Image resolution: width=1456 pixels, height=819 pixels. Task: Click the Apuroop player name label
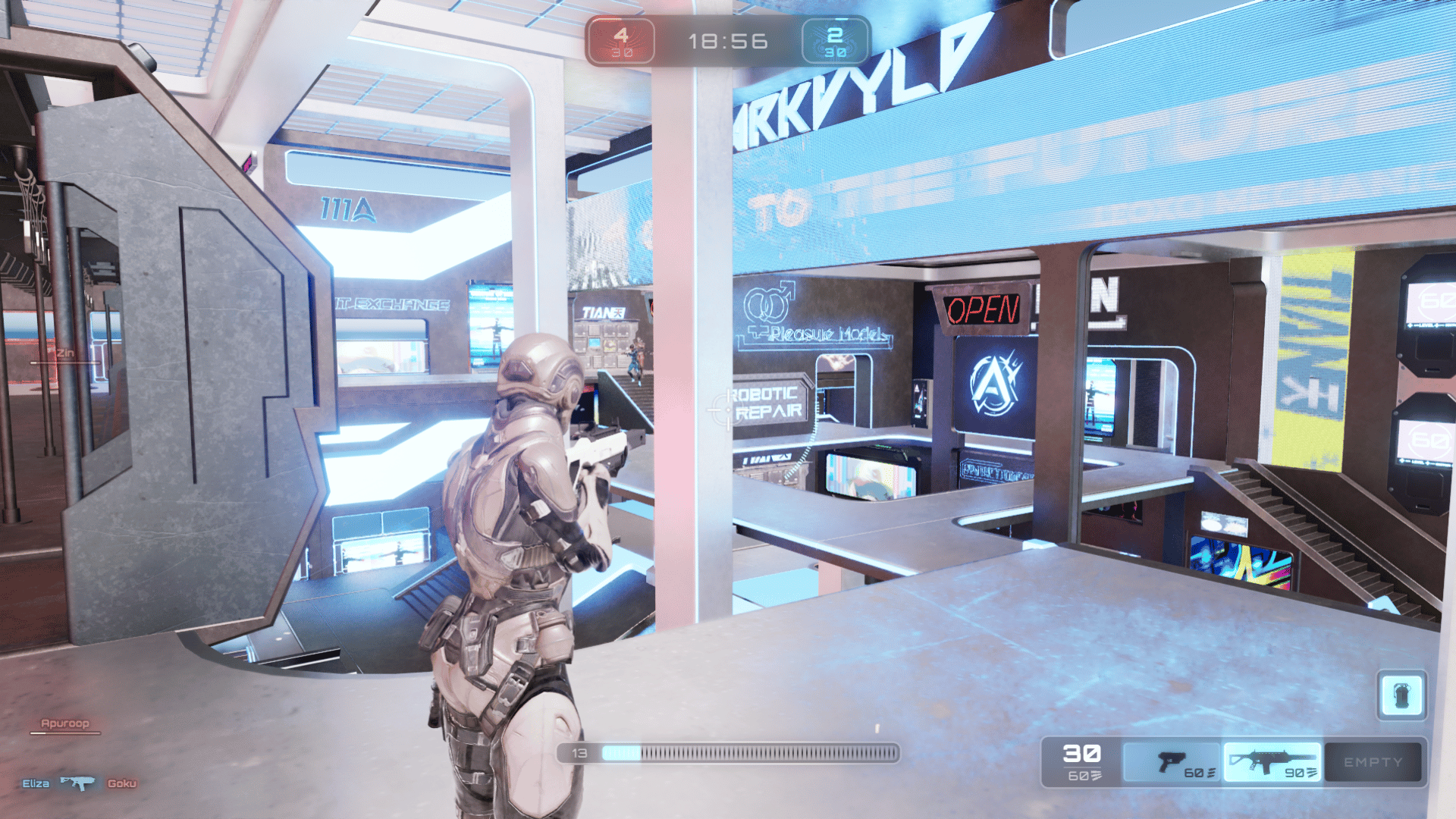click(64, 723)
